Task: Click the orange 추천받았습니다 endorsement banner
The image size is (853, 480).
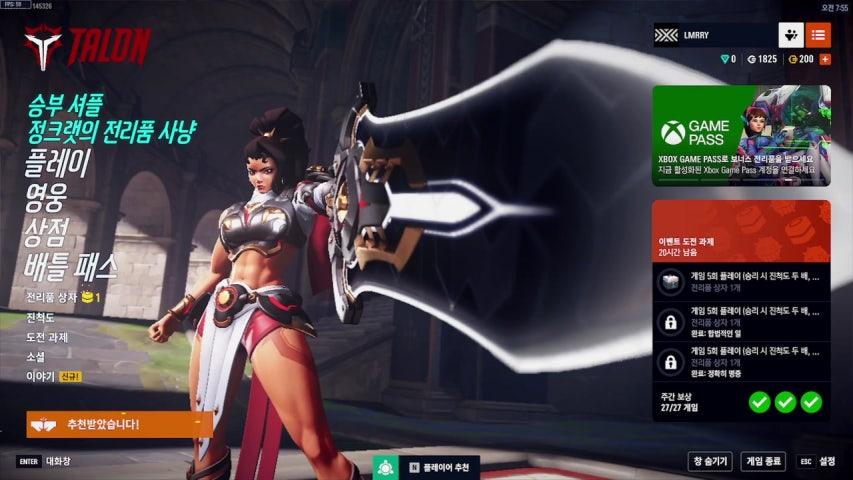Action: coord(119,424)
